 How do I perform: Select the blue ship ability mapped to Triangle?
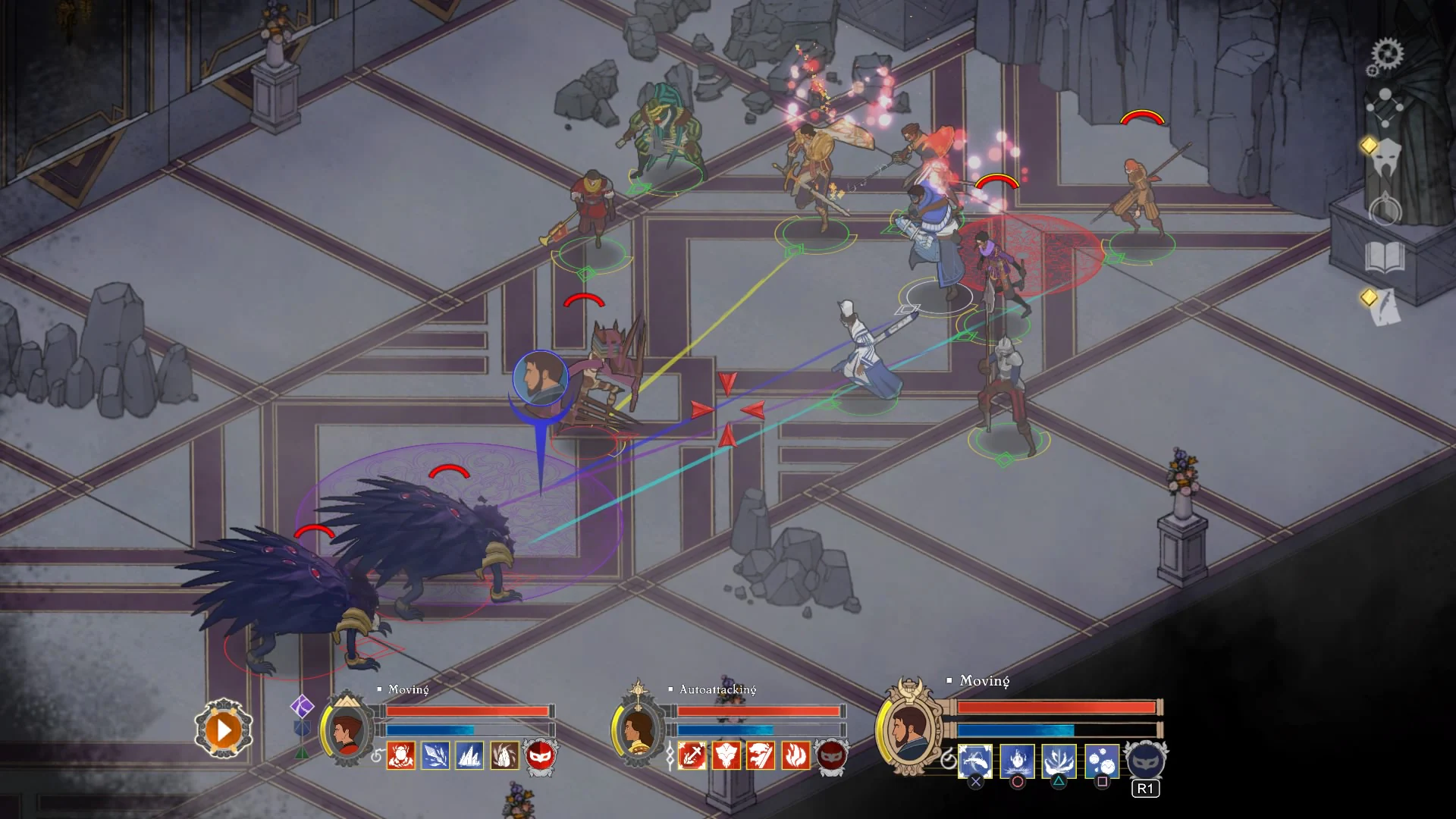[x=1060, y=761]
